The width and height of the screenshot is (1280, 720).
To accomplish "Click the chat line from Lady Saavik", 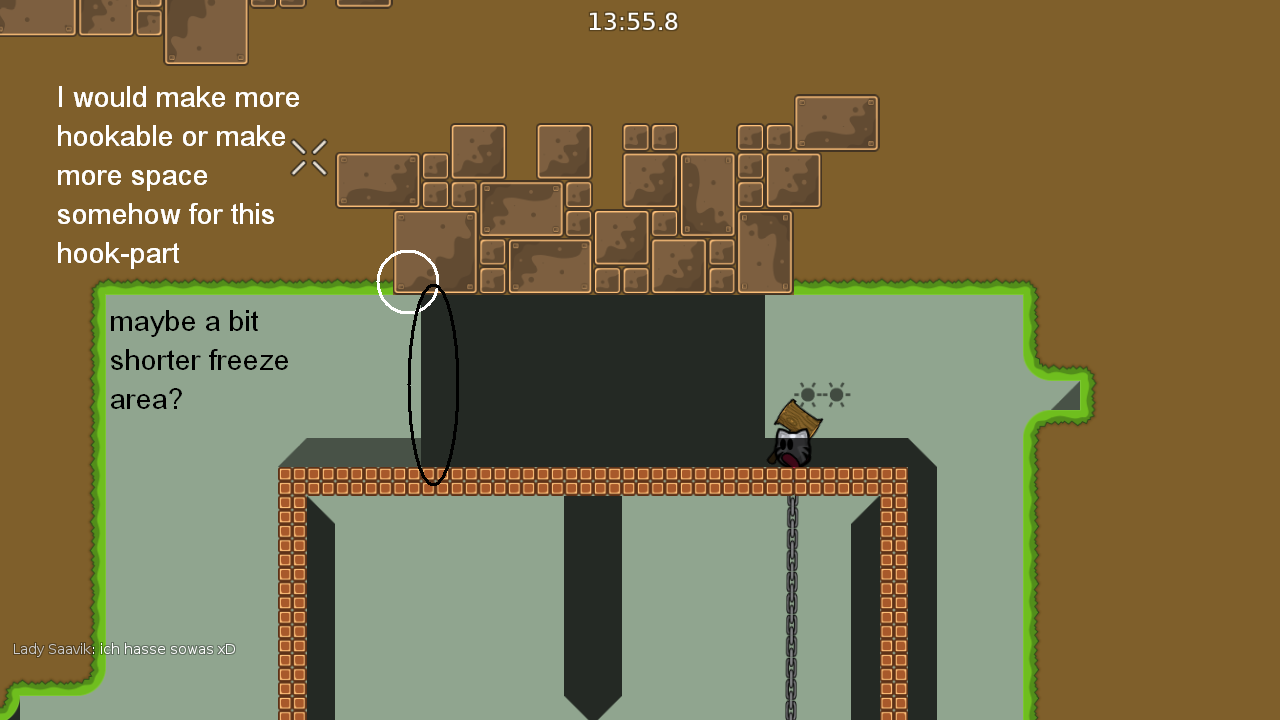I will pos(124,648).
